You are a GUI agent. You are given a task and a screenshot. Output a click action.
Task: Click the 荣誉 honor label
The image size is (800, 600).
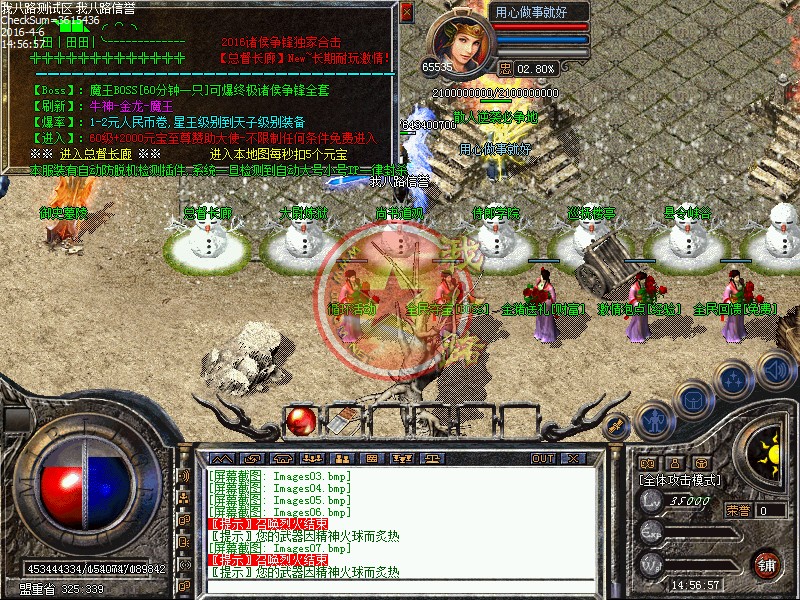point(738,510)
